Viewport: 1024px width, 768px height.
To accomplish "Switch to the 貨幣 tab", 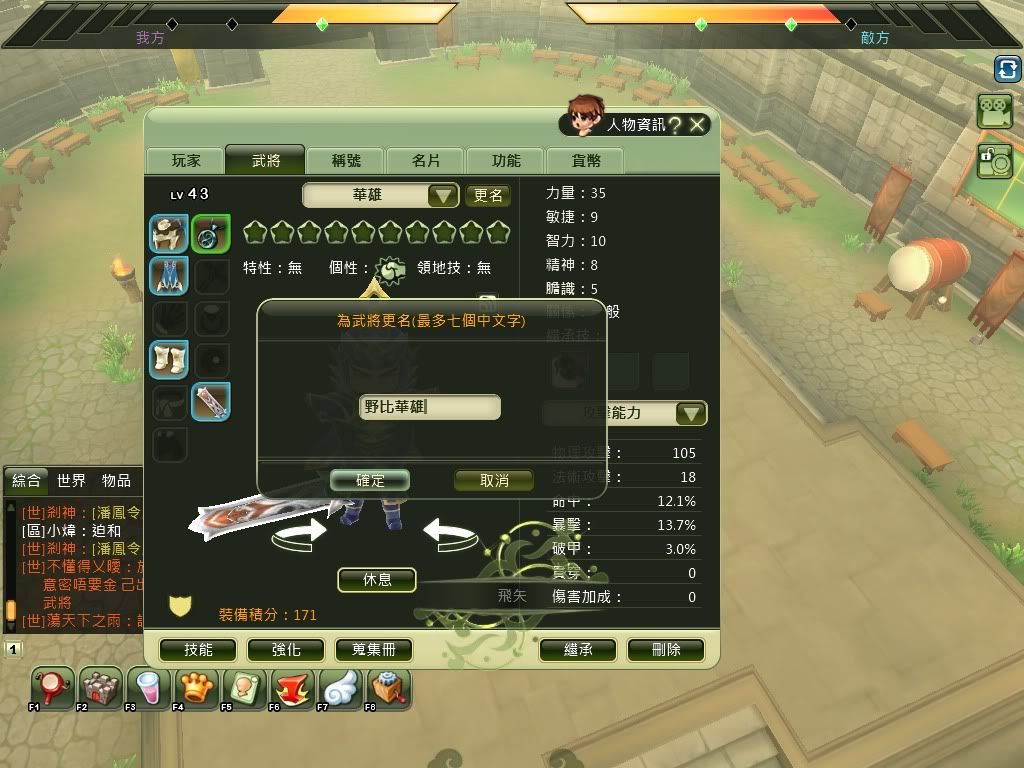I will [x=586, y=161].
